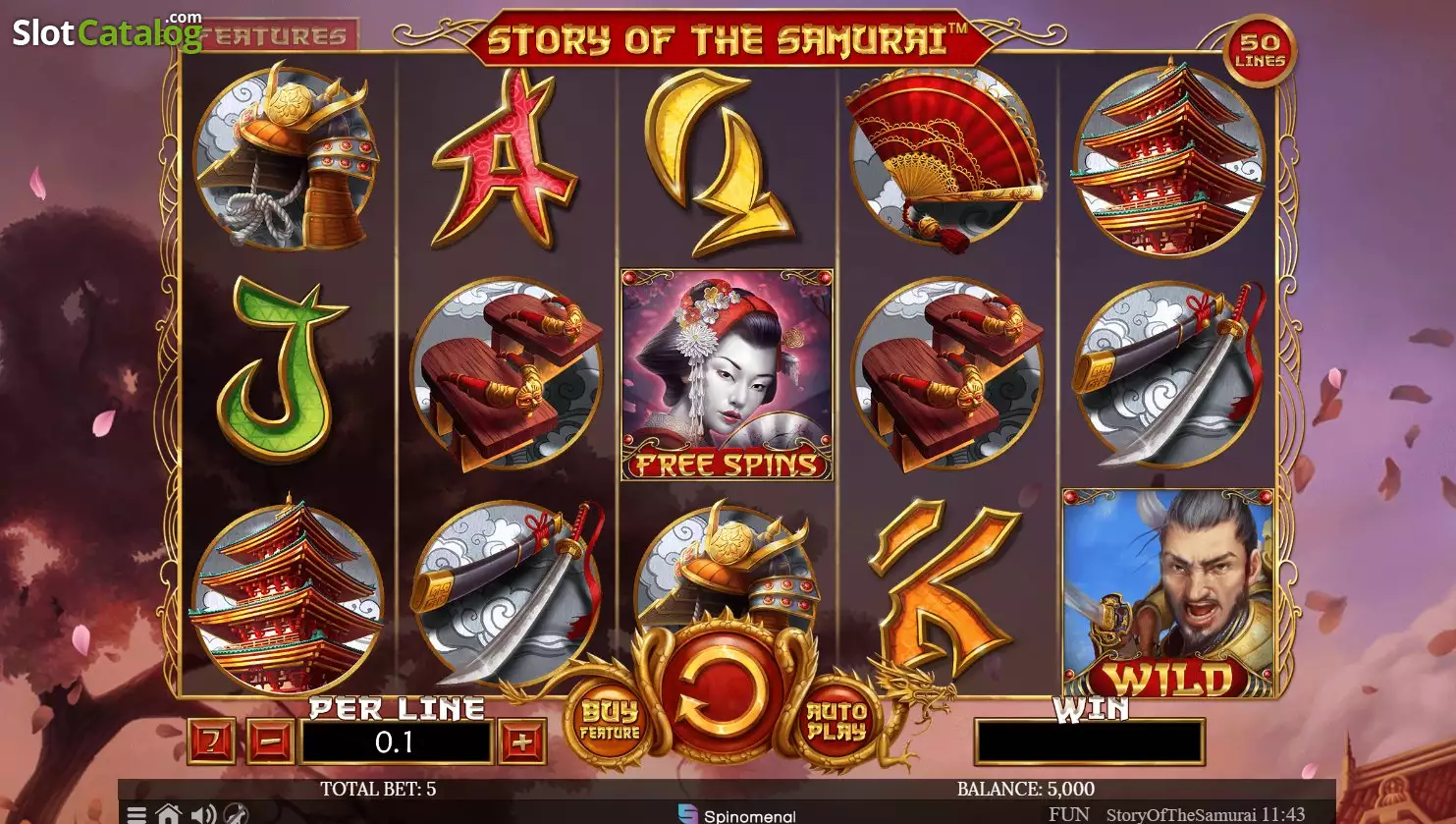Image resolution: width=1456 pixels, height=824 pixels.
Task: Visit the SlotCatalog.com logo link
Action: tap(106, 32)
